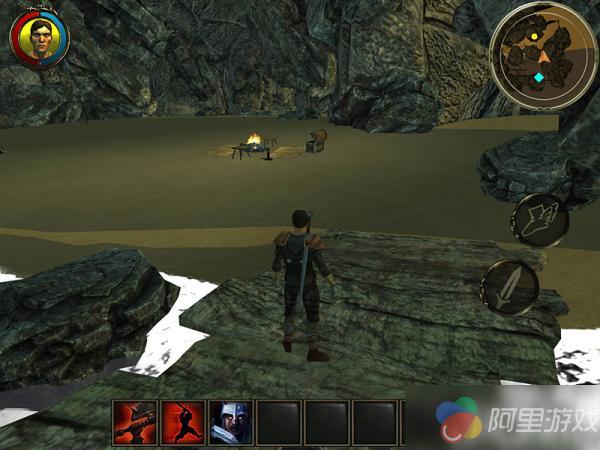Image resolution: width=600 pixels, height=450 pixels.
Task: Click the circular cave minimap
Action: [x=538, y=56]
